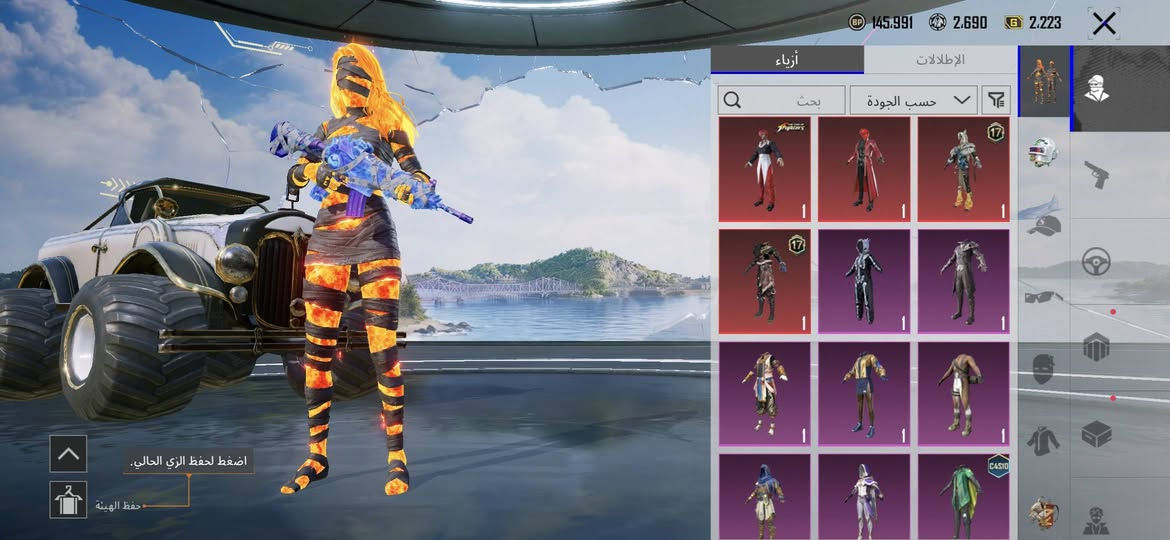Open the filter funnel options

click(x=996, y=100)
